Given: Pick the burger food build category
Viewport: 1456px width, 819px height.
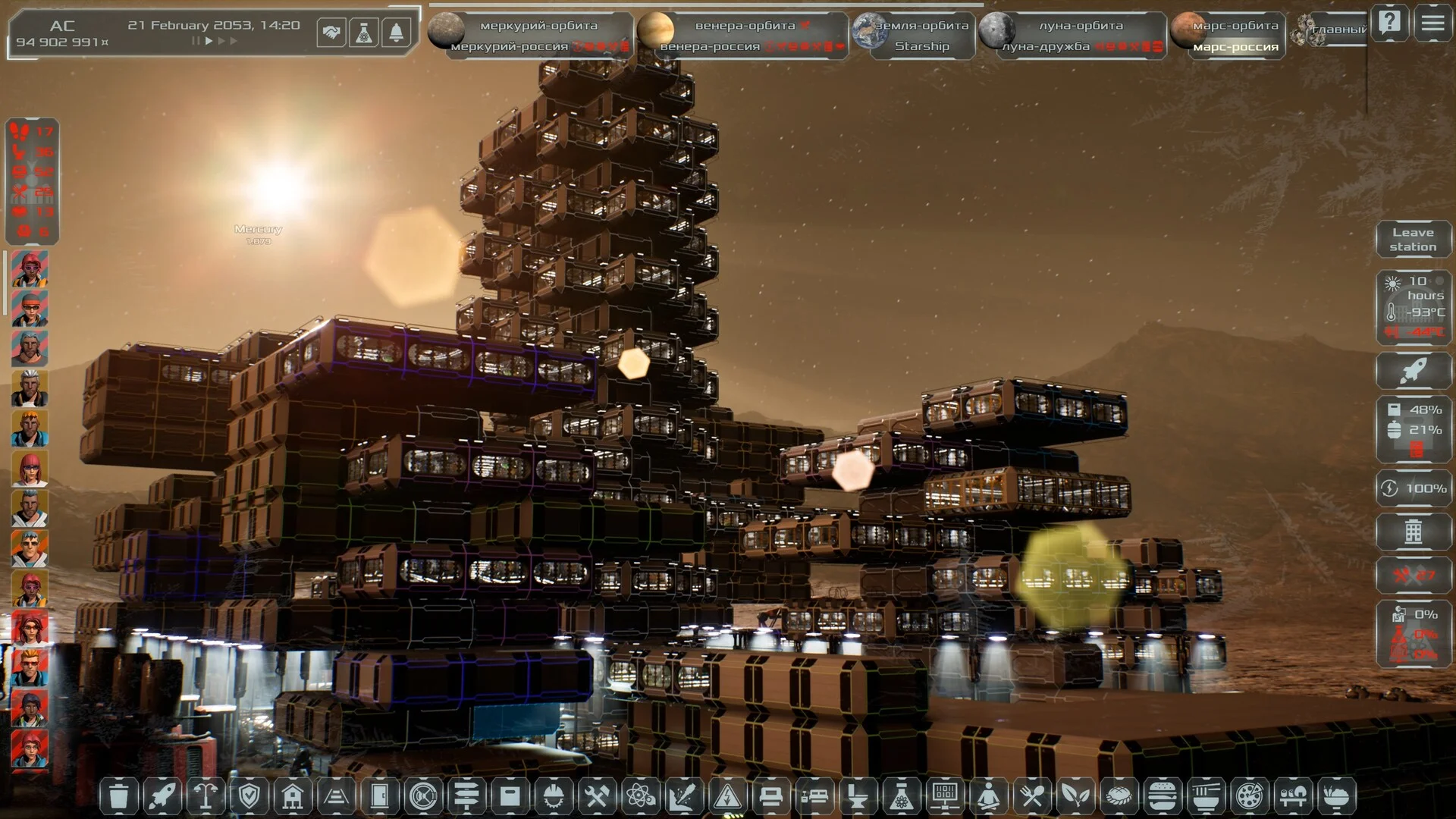Looking at the screenshot, I should [1162, 796].
